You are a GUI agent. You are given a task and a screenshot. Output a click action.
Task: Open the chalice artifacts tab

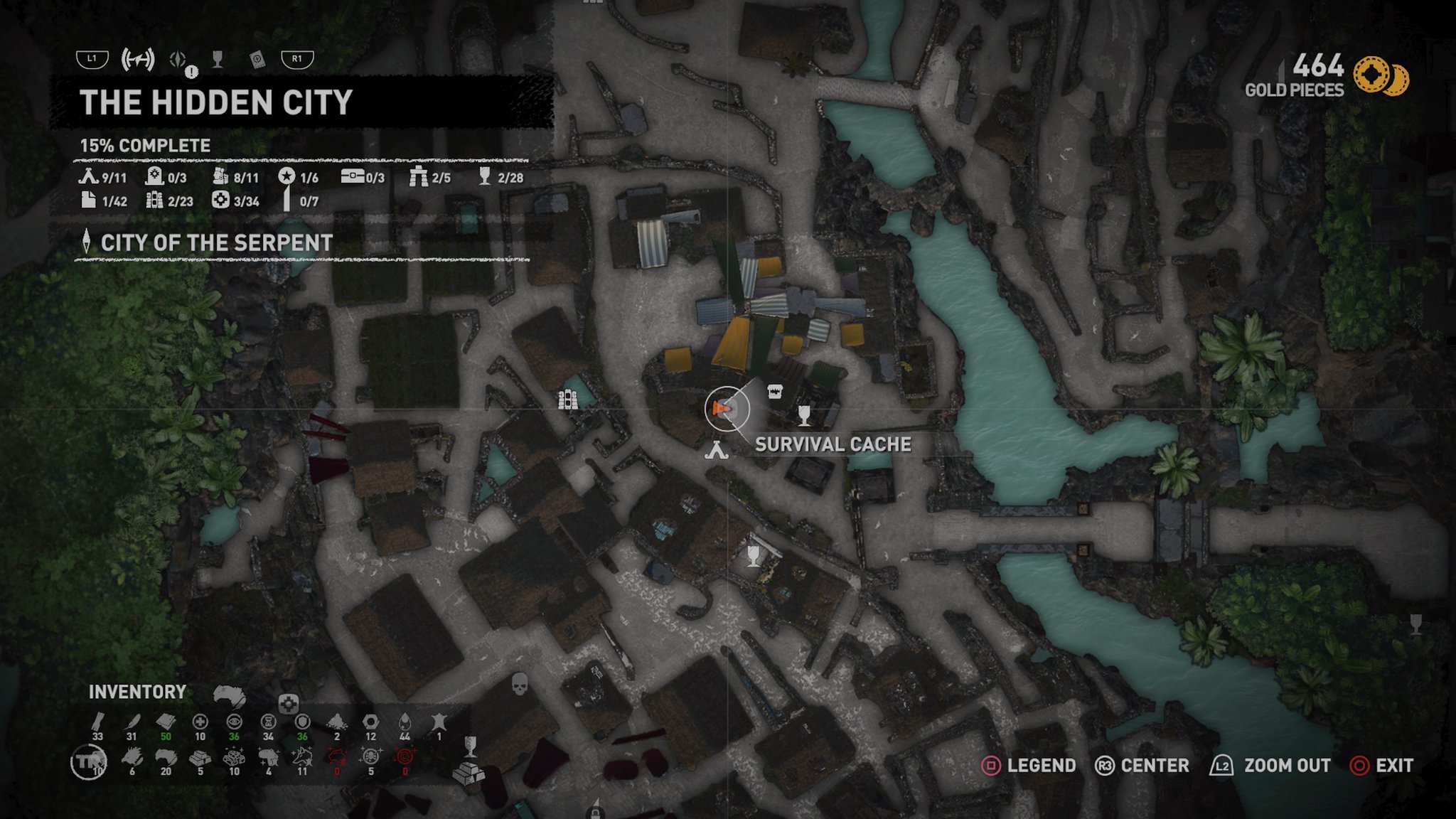coord(218,60)
